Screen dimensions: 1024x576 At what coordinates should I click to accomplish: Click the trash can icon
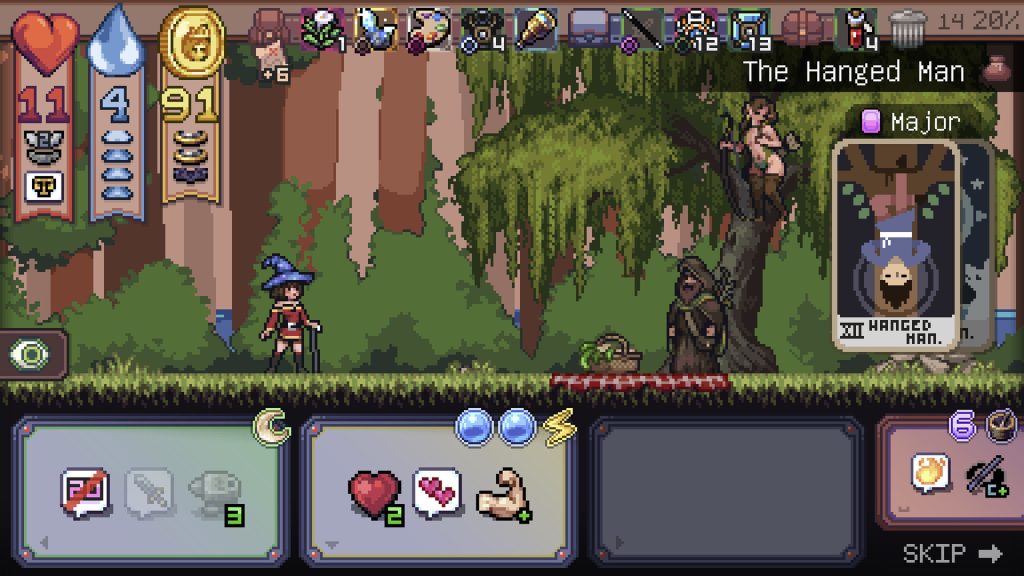tap(906, 29)
